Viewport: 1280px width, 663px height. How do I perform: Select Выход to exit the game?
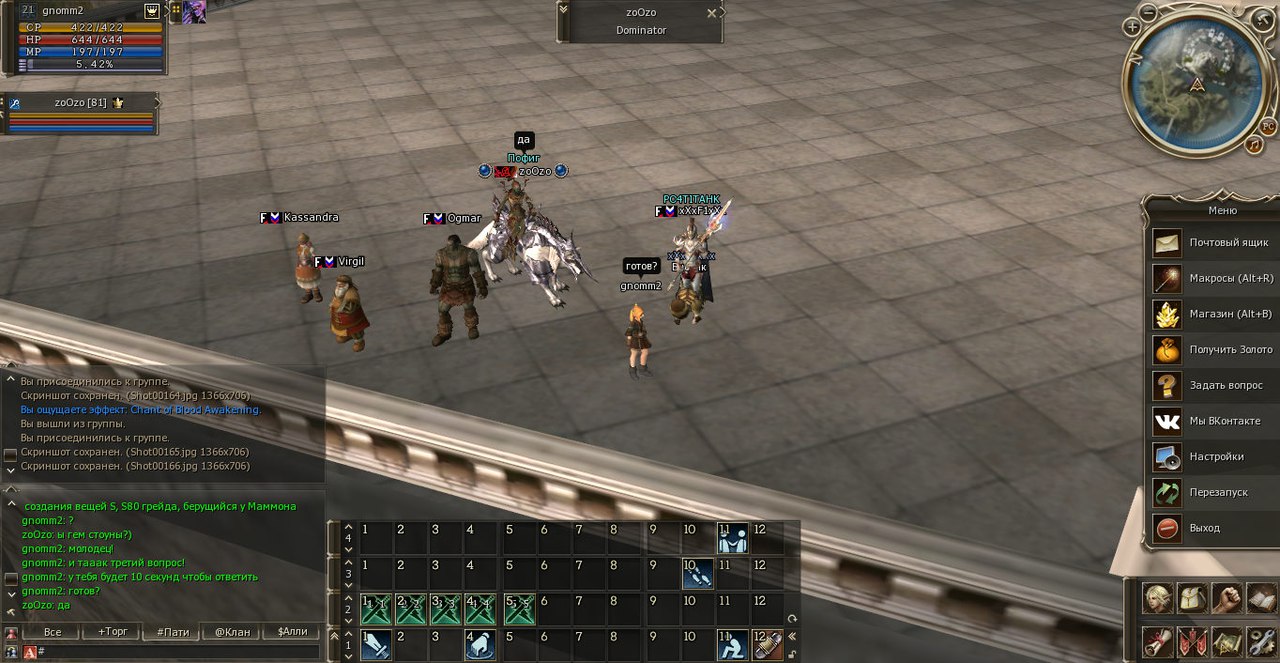[x=1210, y=528]
